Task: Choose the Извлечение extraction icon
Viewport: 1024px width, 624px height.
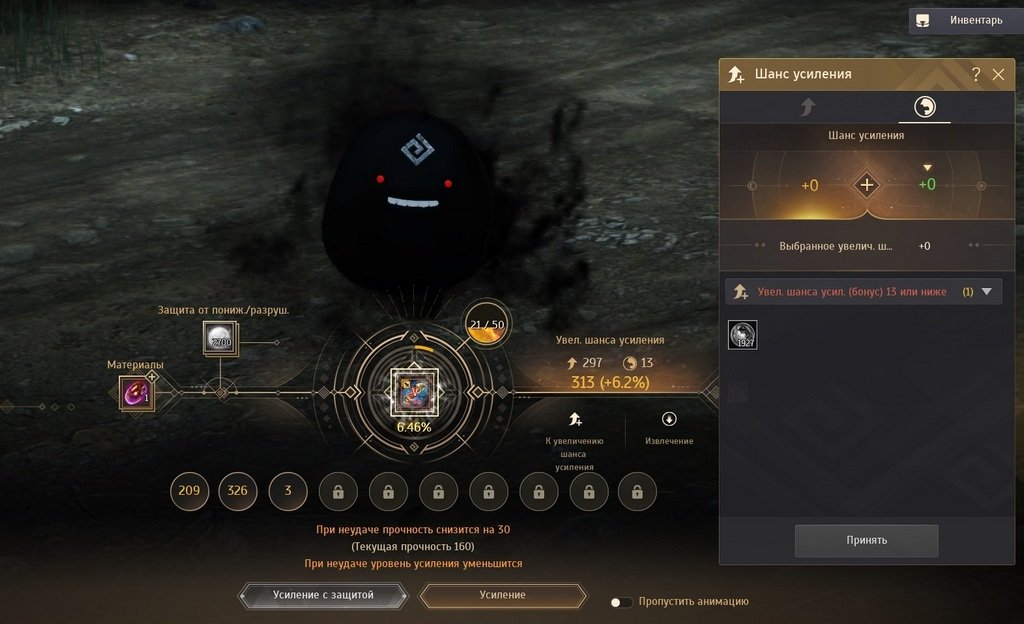Action: pyautogui.click(x=669, y=420)
